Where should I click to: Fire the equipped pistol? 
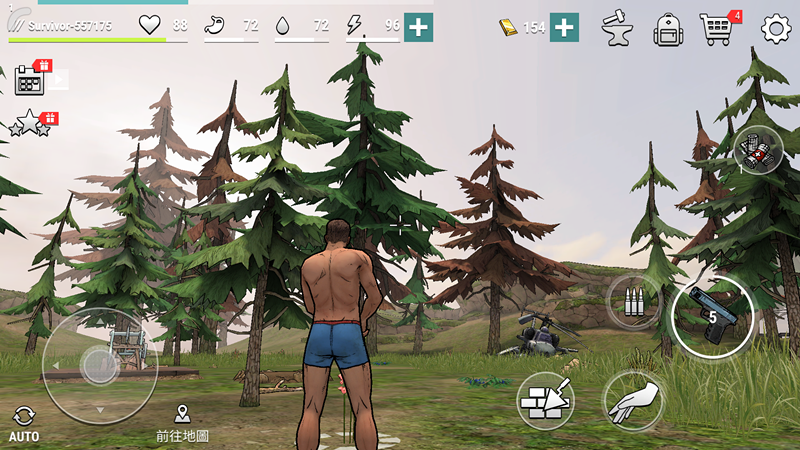(x=712, y=316)
